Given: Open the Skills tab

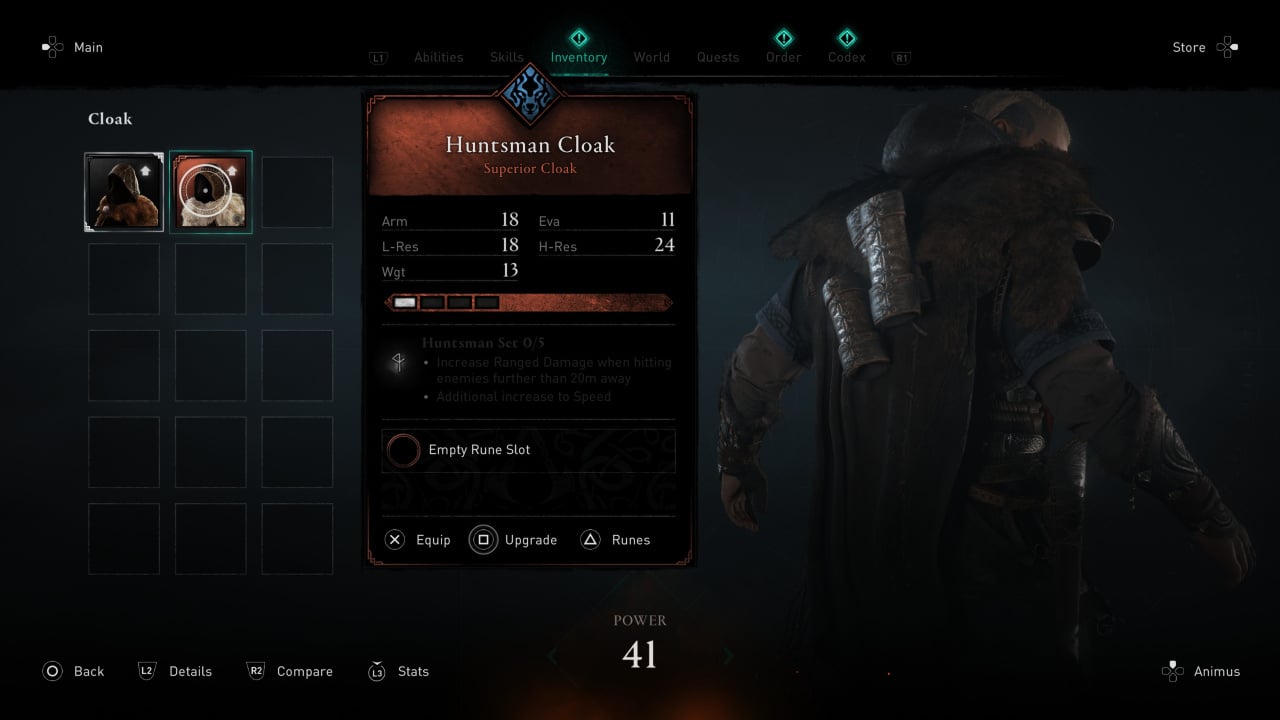Looking at the screenshot, I should click(x=507, y=58).
